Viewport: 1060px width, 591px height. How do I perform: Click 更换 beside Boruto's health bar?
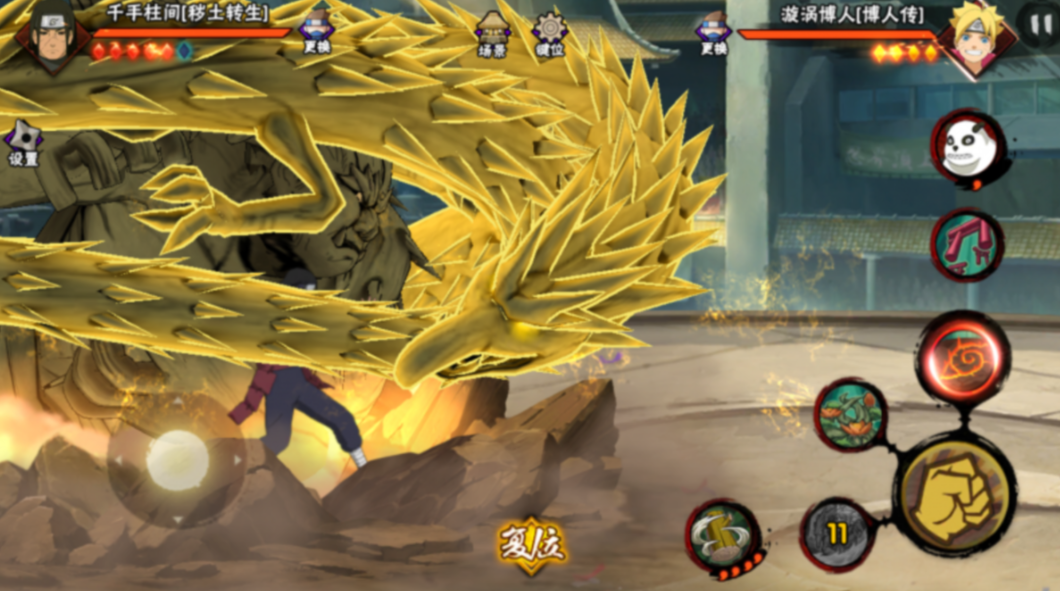713,30
